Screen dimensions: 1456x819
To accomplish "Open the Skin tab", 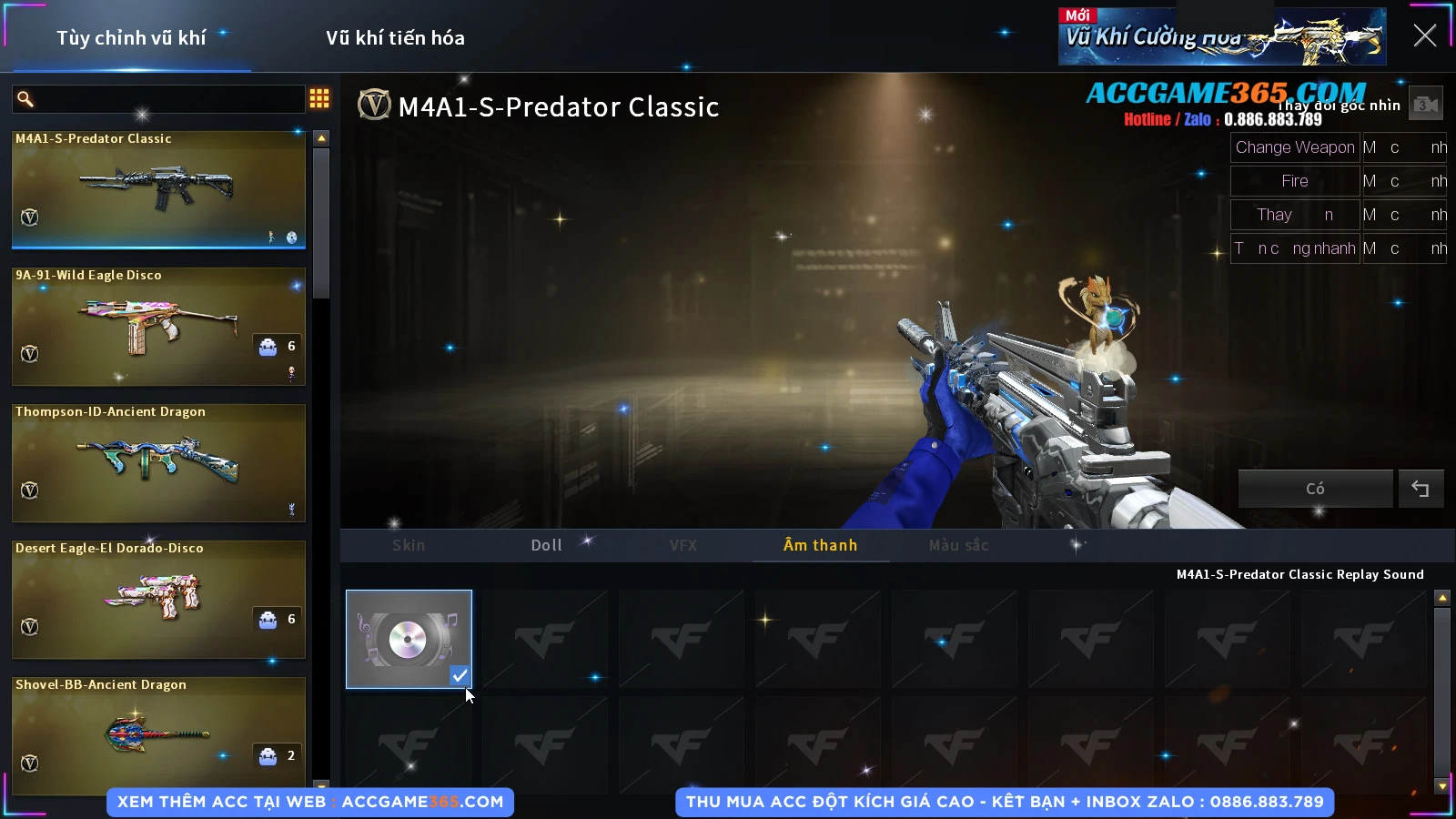I will [409, 545].
